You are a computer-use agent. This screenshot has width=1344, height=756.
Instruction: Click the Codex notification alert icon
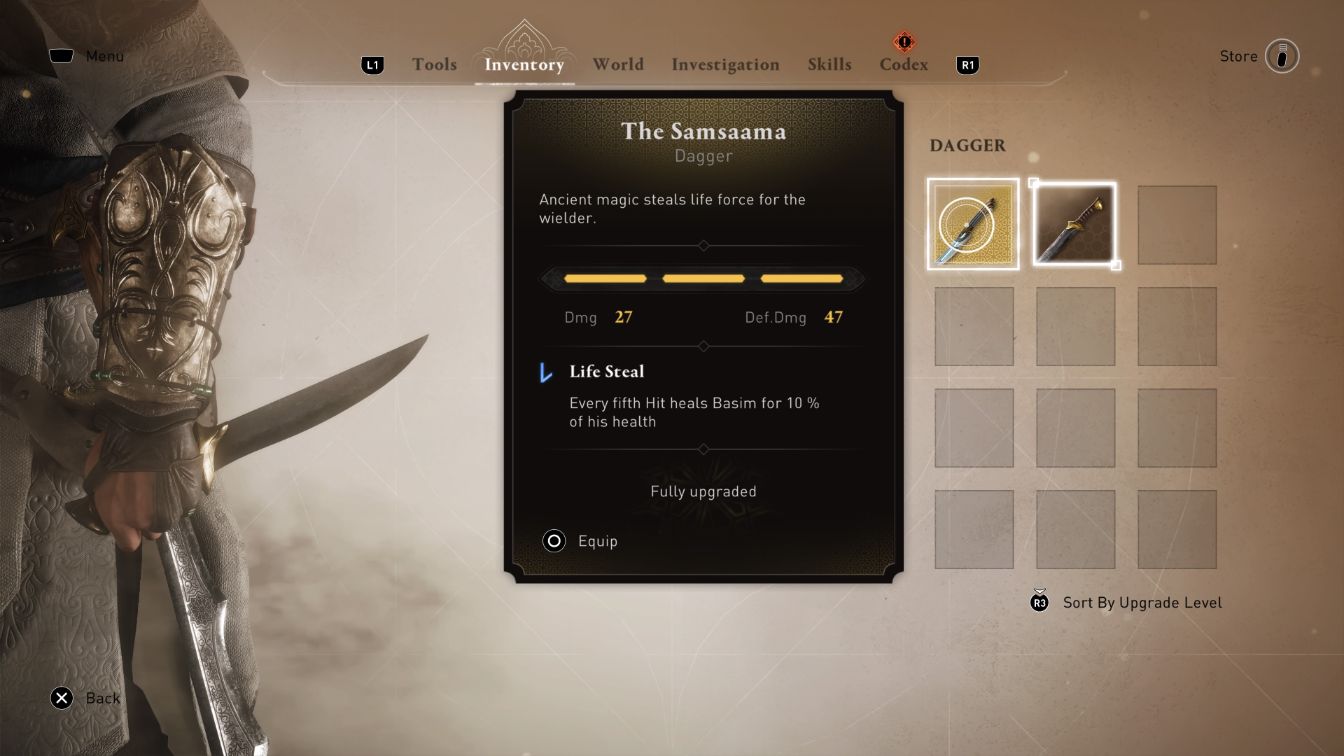903,42
